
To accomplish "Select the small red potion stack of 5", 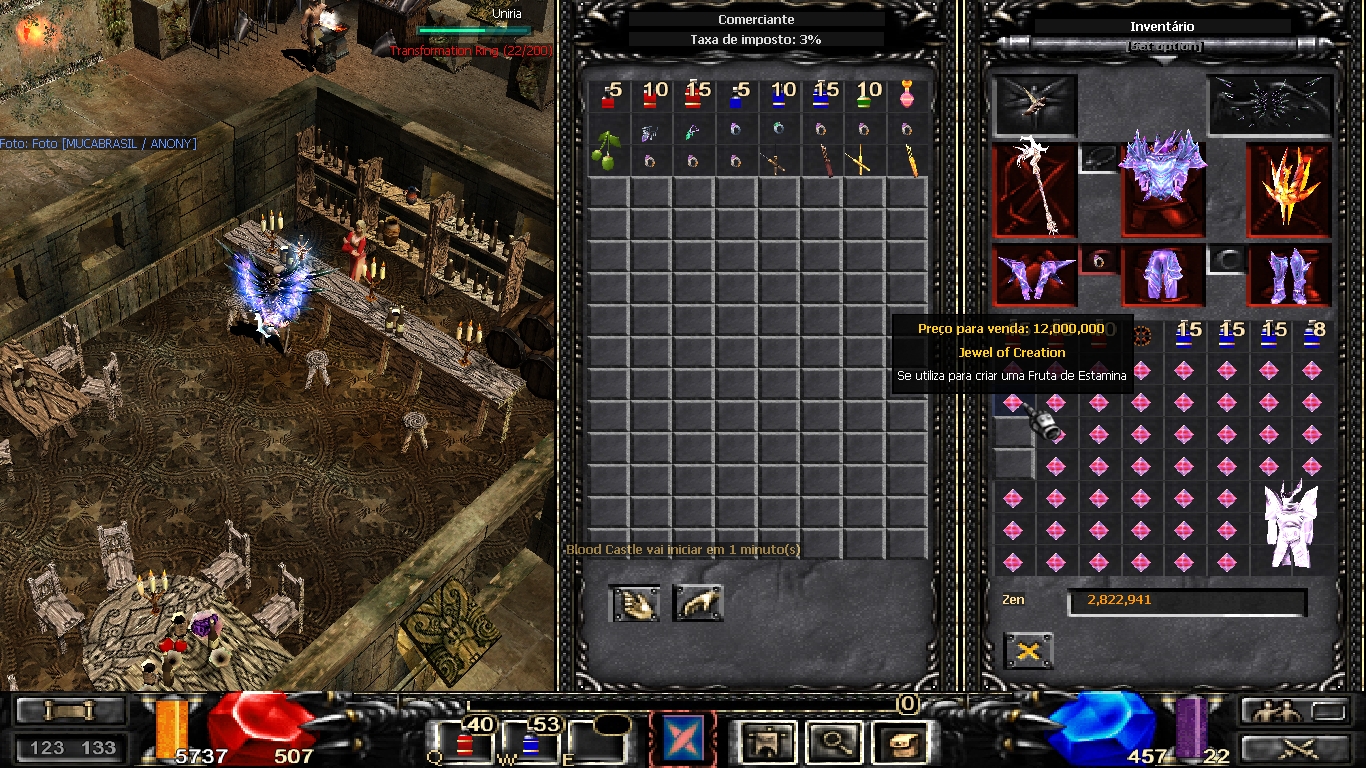I will [x=608, y=96].
